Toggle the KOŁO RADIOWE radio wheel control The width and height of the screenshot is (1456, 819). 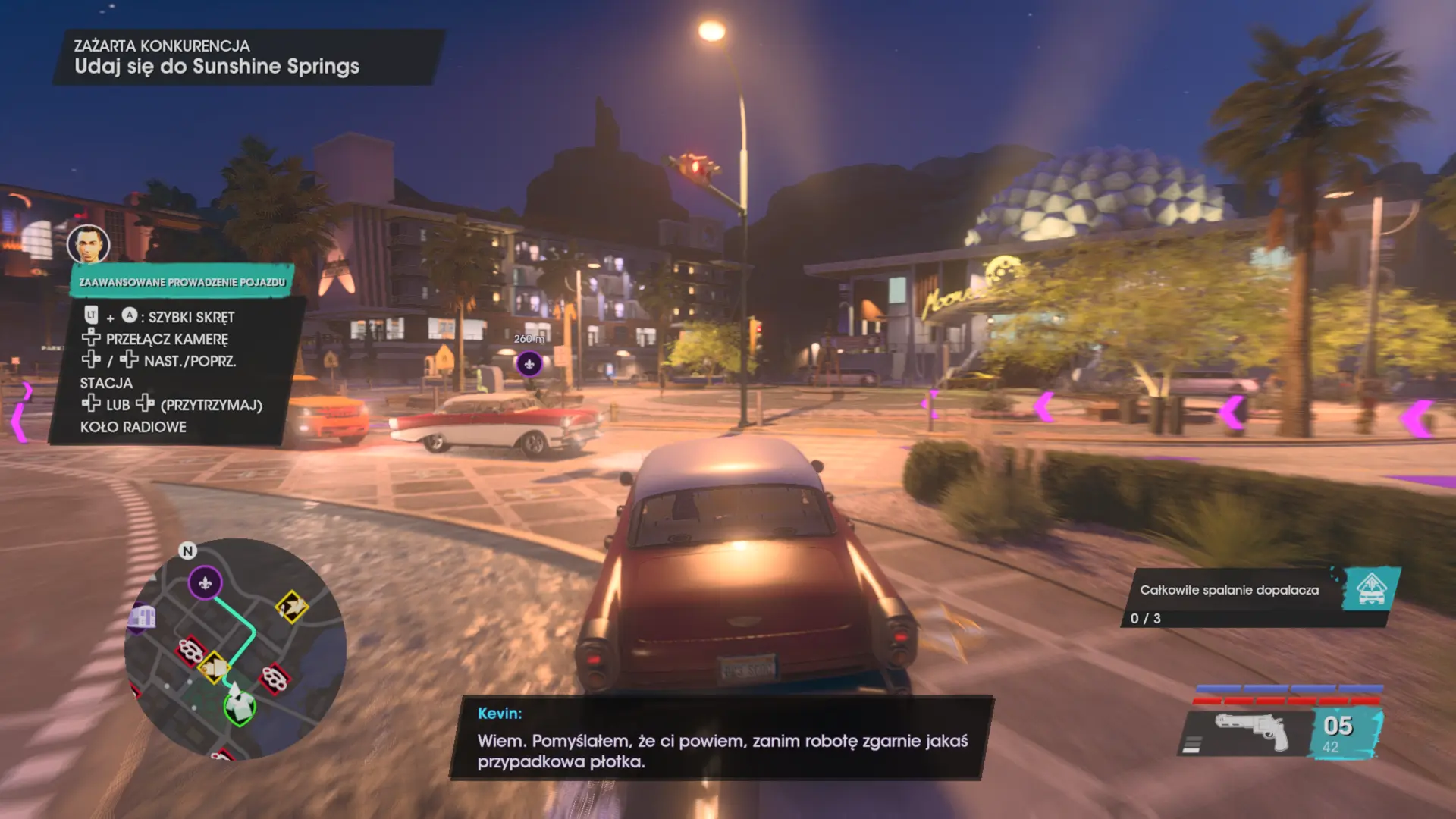[133, 427]
